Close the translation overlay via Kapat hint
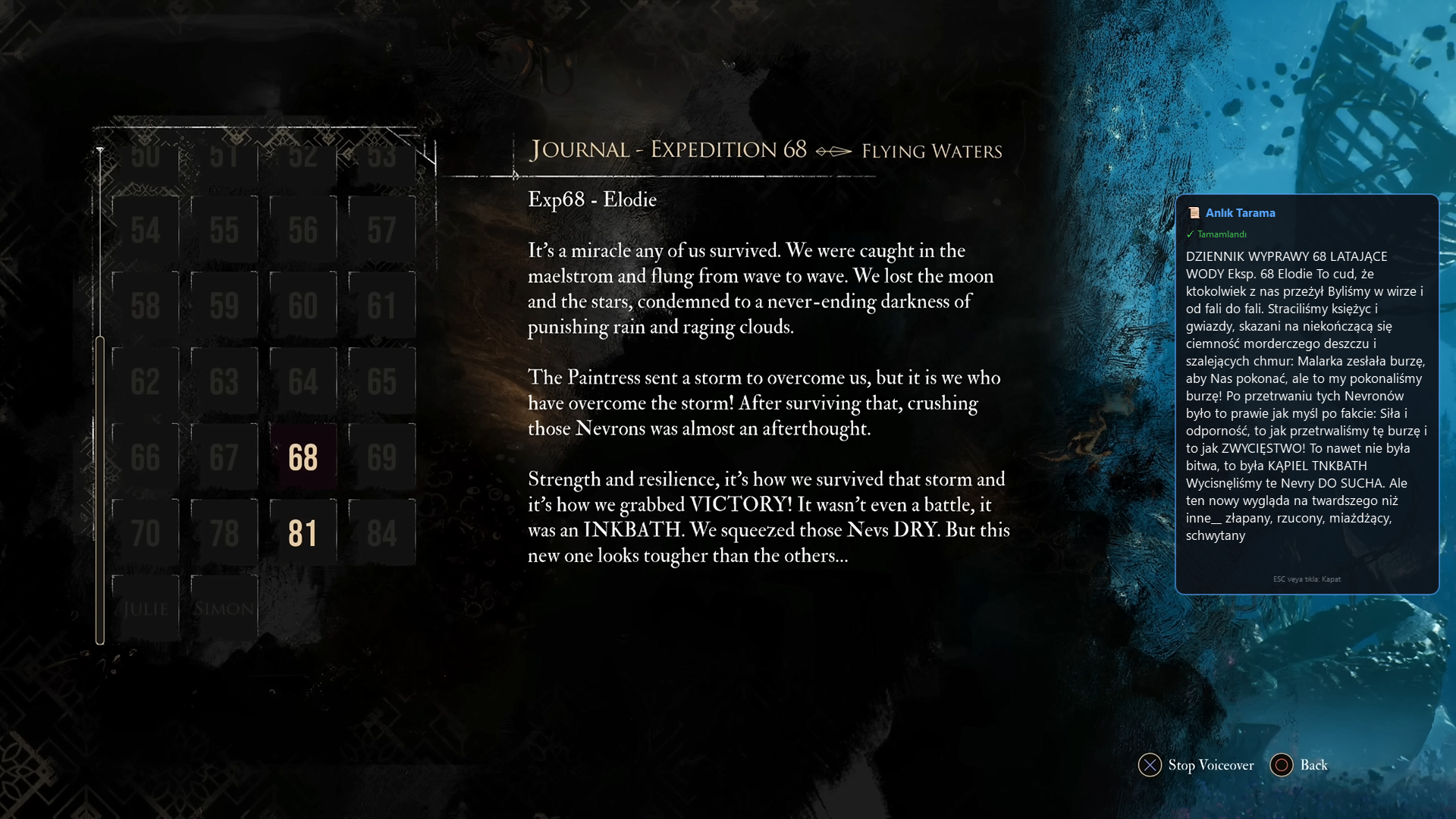 point(1307,579)
